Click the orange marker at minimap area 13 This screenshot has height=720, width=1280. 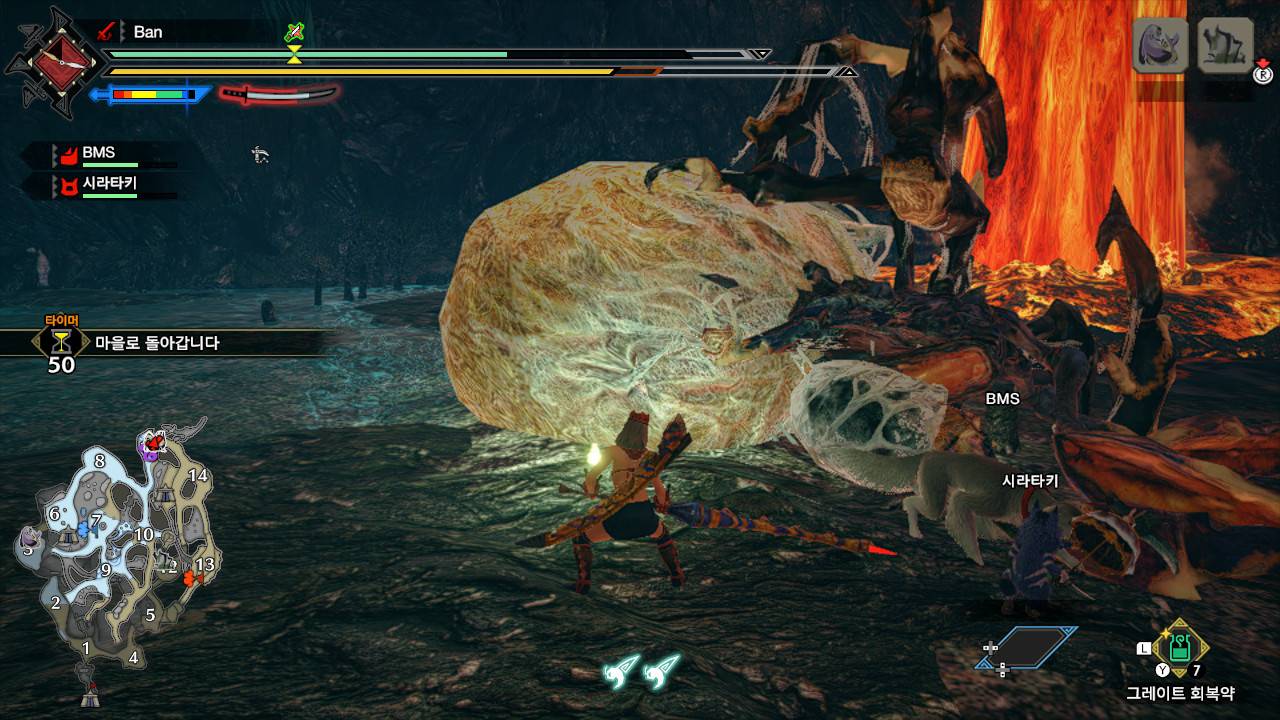(191, 577)
